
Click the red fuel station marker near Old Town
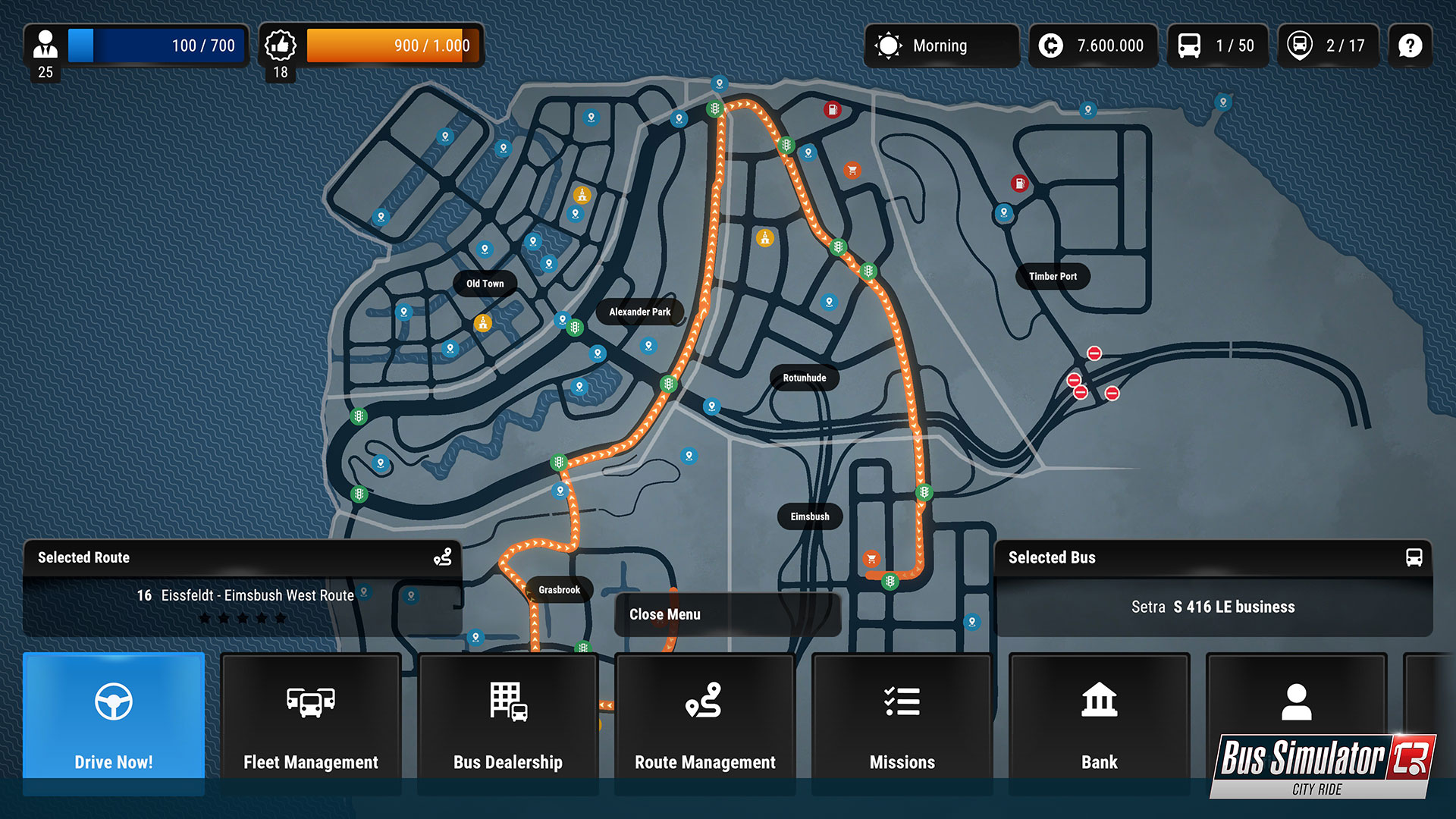(832, 110)
